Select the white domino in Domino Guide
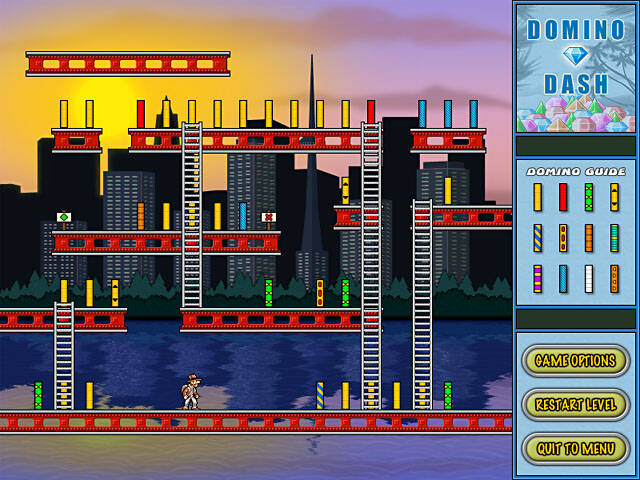Screen dimensions: 640x480 point(589,278)
